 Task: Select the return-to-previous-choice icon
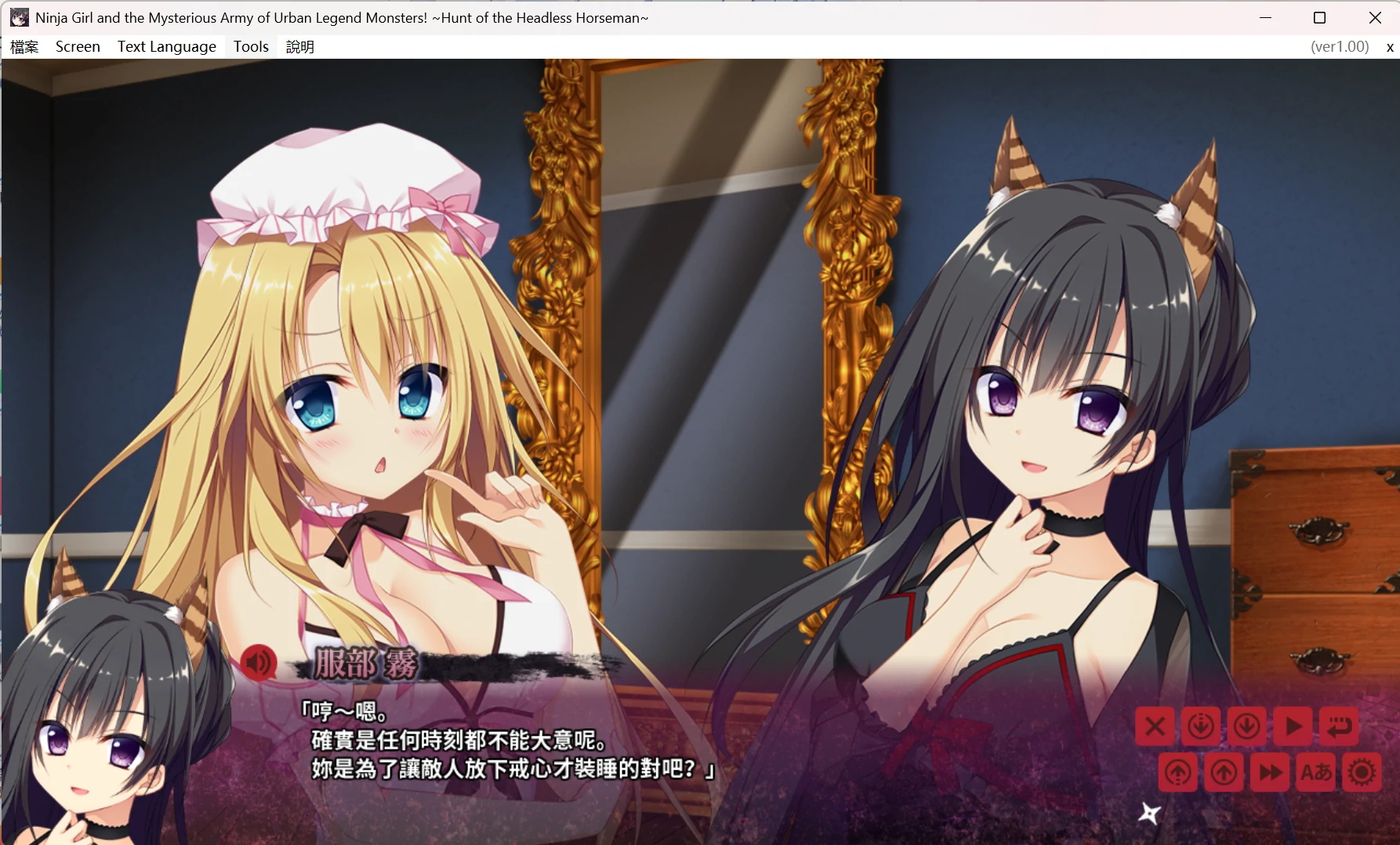[1339, 726]
